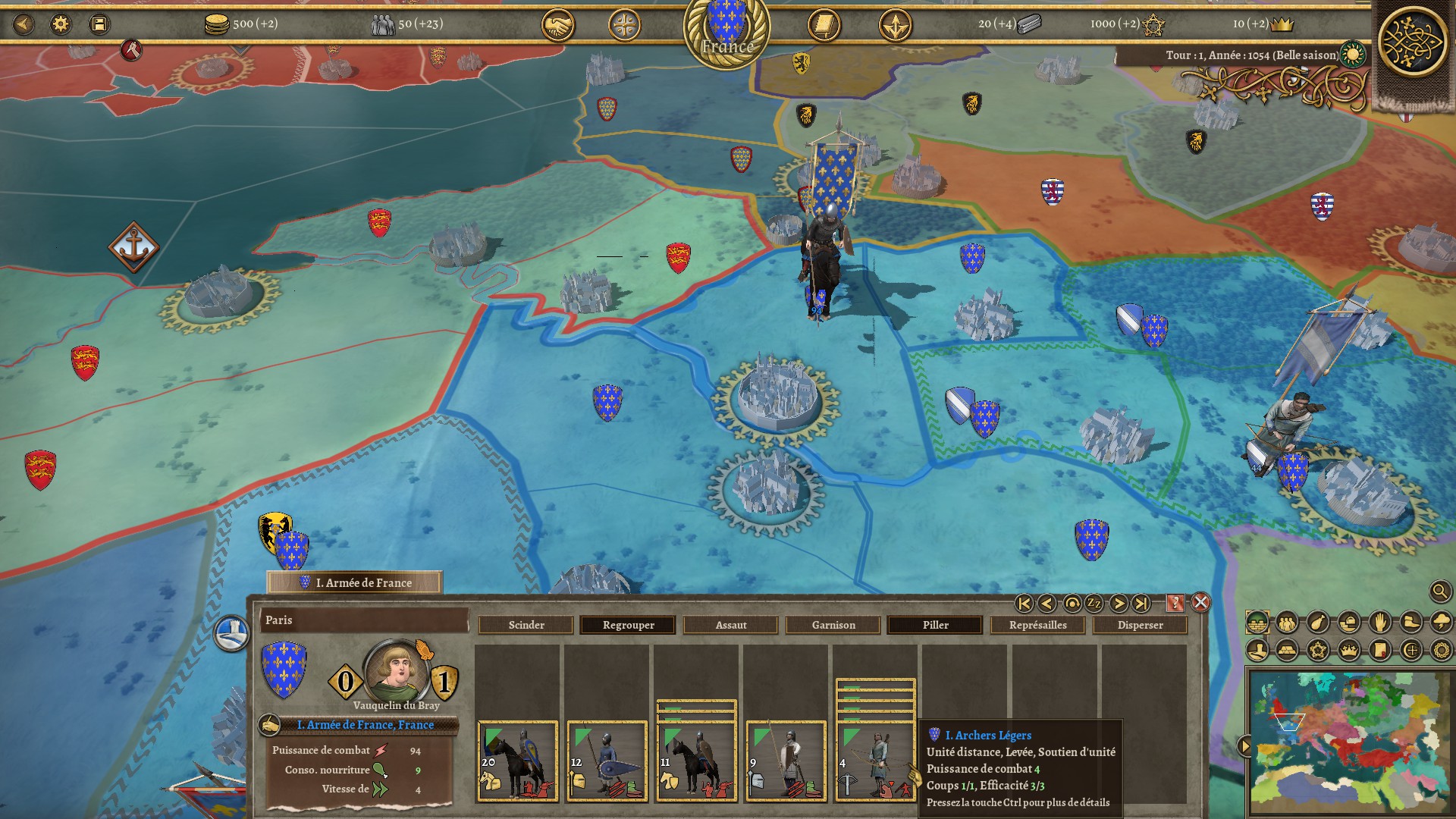Screen dimensions: 1456x819
Task: Select the Garnison command
Action: coord(833,625)
